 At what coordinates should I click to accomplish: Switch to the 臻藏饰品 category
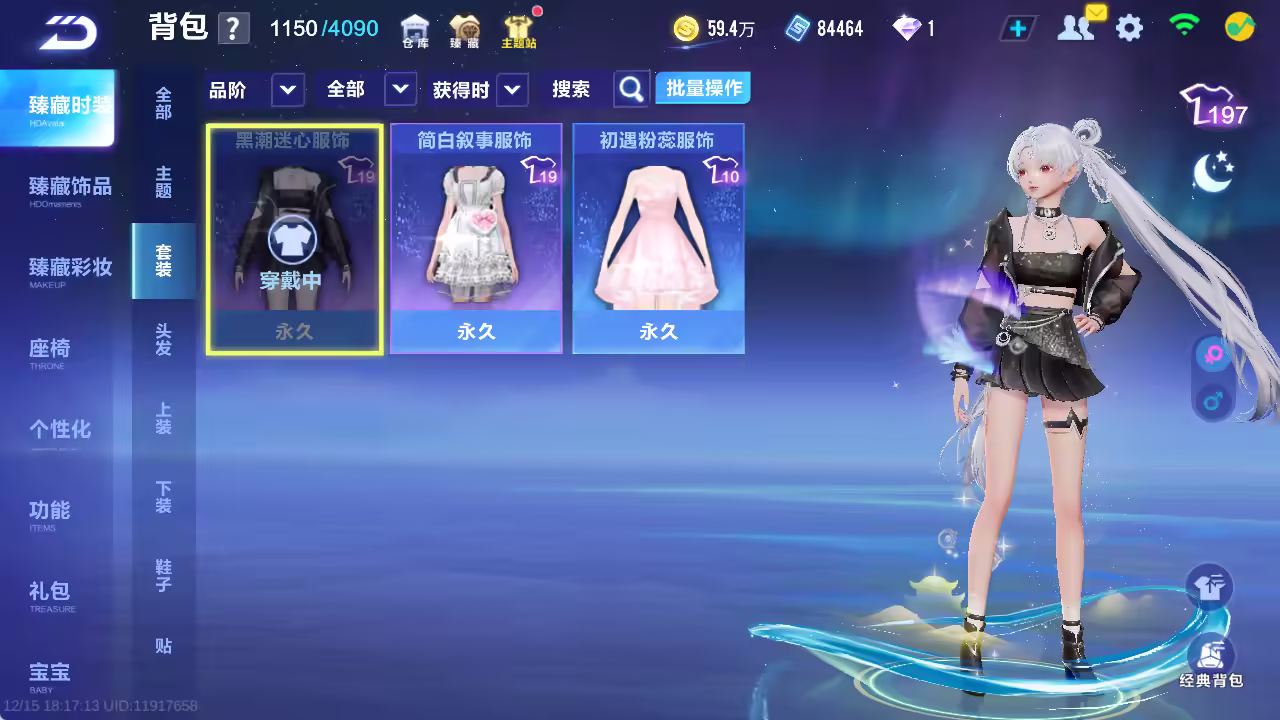click(69, 188)
